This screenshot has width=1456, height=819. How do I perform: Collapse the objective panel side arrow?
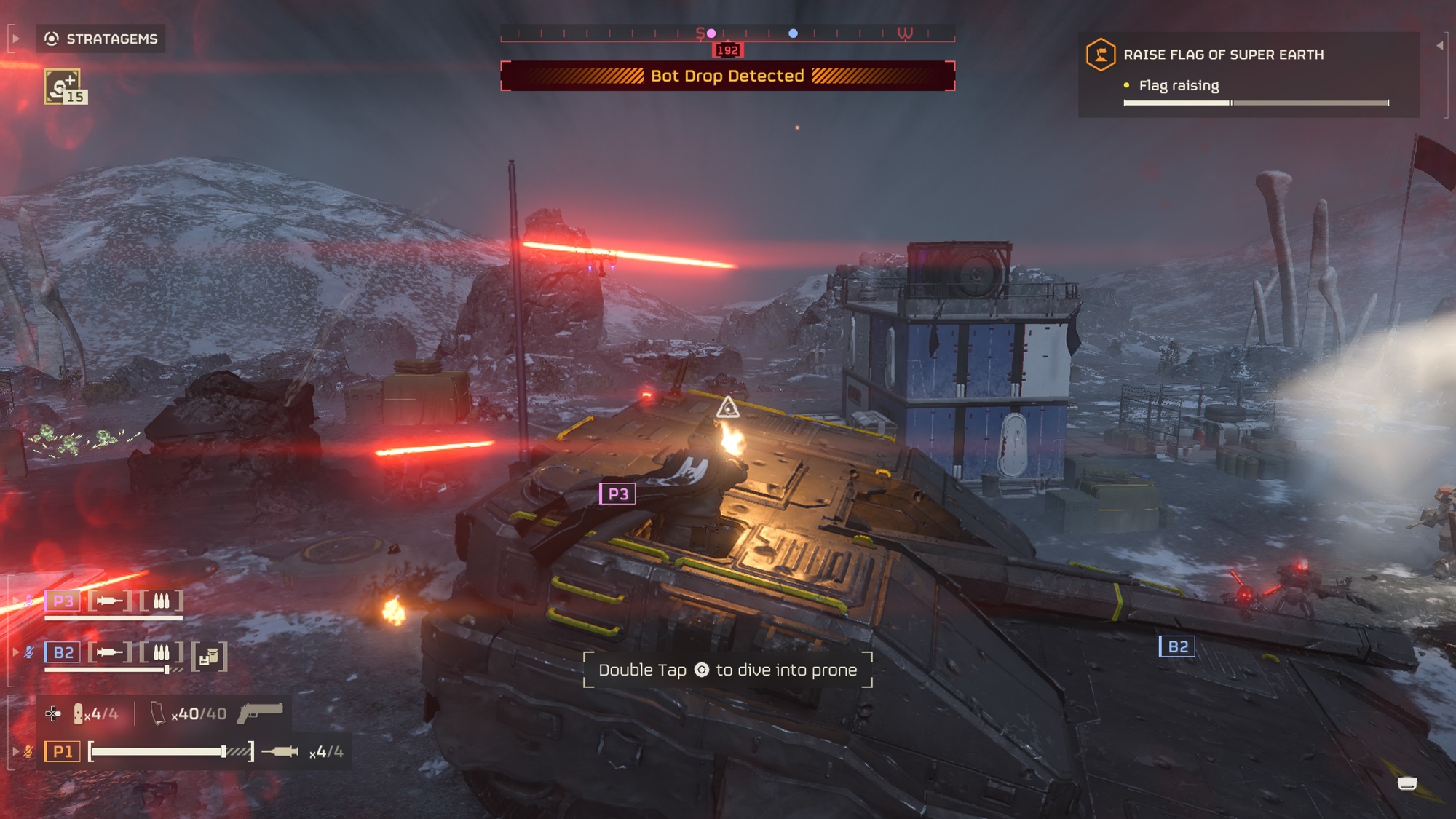[x=1440, y=45]
